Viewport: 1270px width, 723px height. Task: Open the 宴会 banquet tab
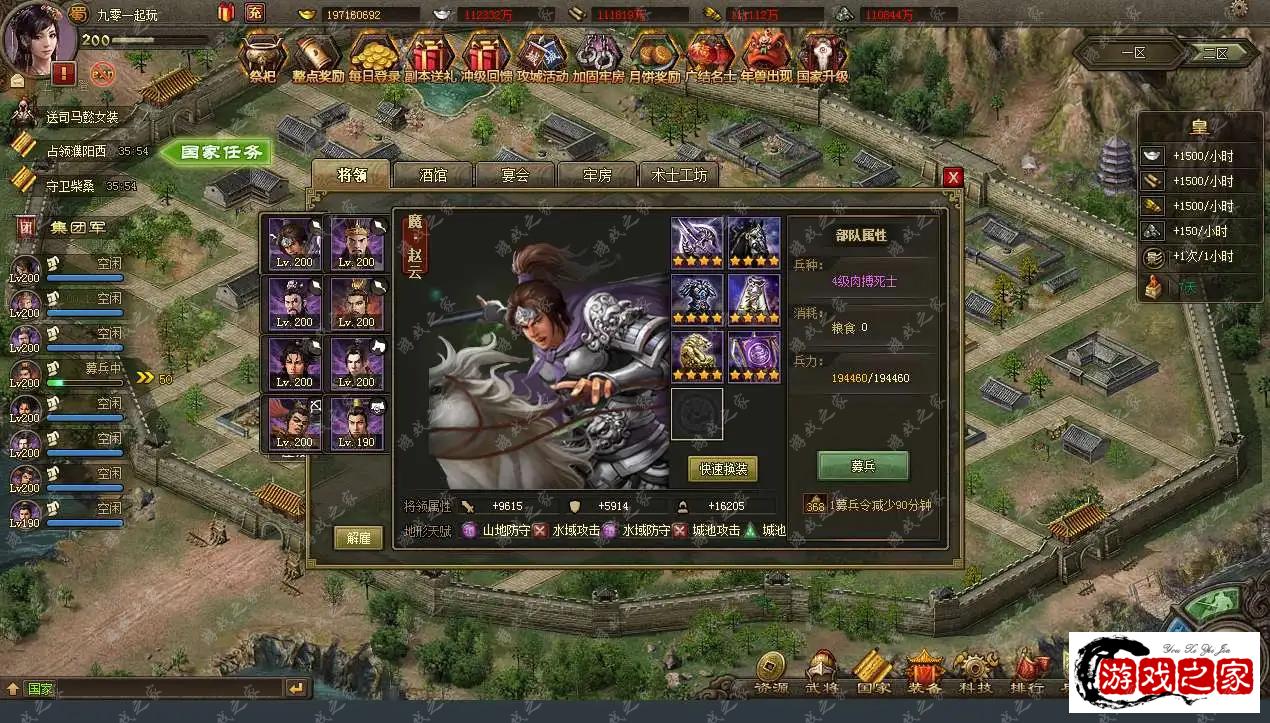pyautogui.click(x=515, y=175)
